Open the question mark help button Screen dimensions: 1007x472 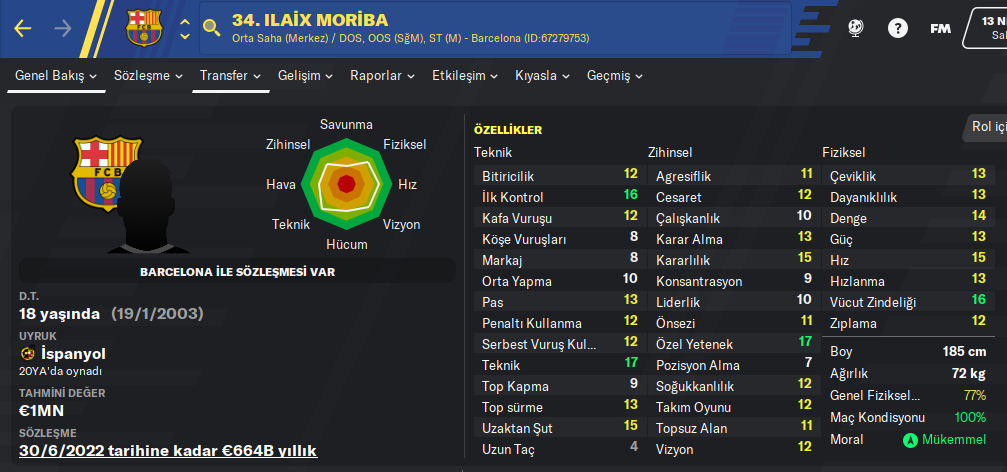click(898, 28)
